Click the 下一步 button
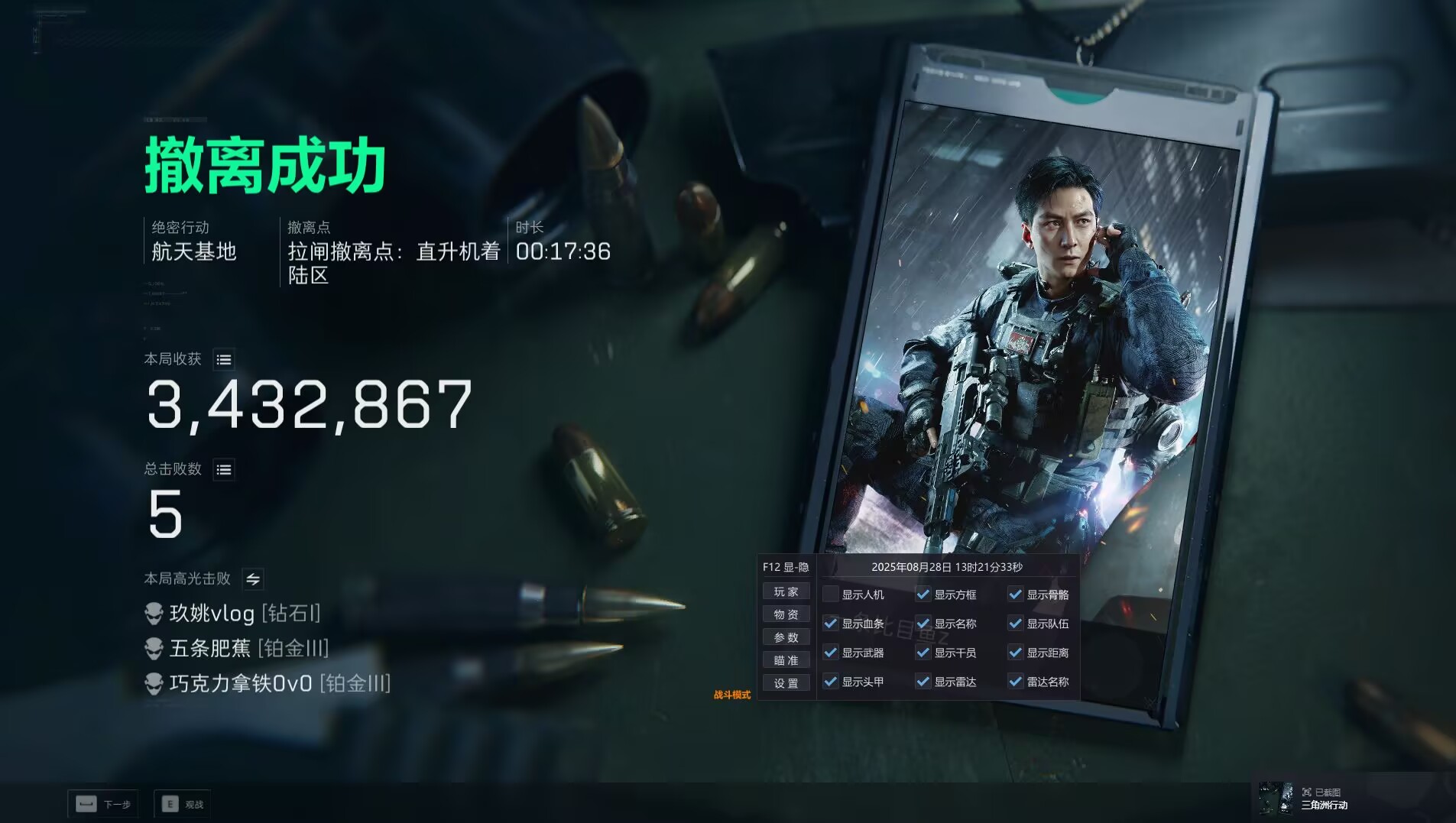 click(x=105, y=804)
